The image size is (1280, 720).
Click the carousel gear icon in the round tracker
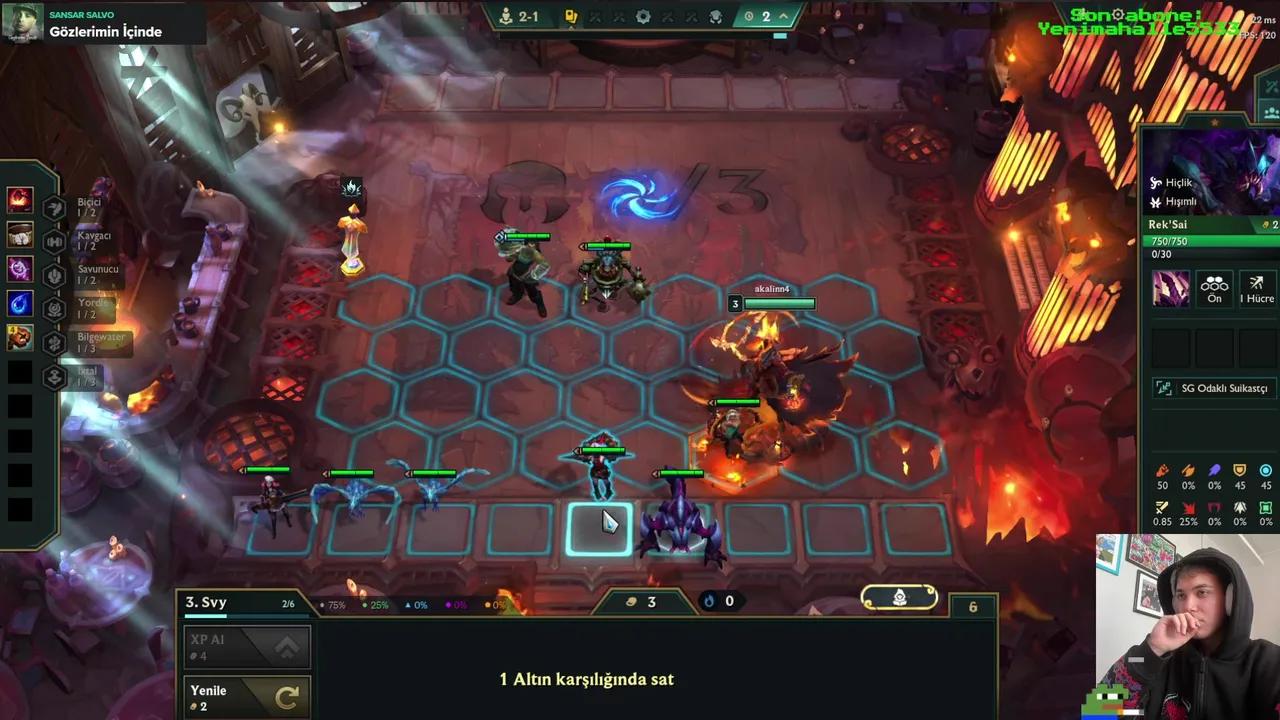pyautogui.click(x=644, y=16)
